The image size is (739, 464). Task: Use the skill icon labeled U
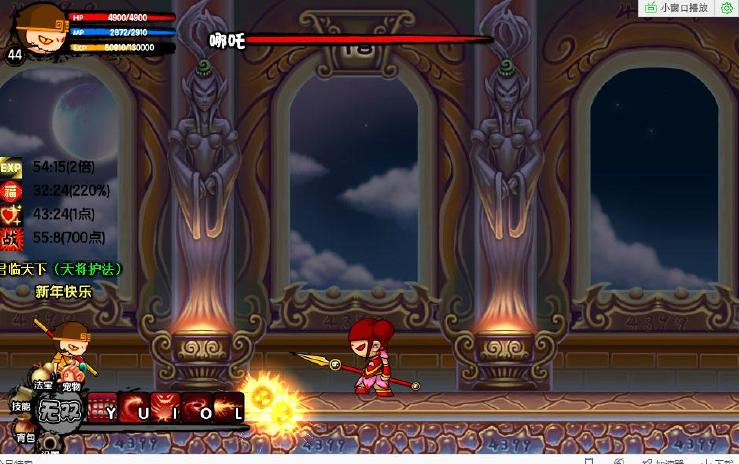pyautogui.click(x=136, y=408)
